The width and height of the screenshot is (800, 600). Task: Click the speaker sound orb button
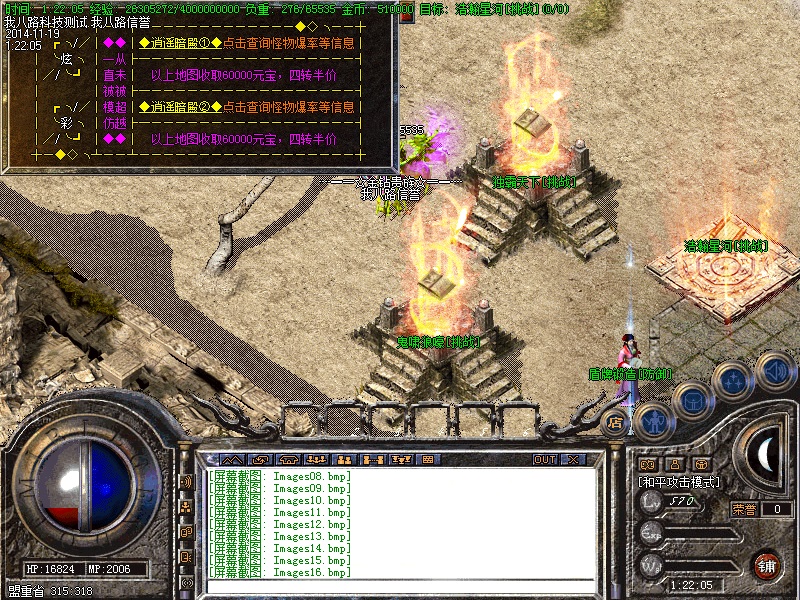(x=774, y=370)
